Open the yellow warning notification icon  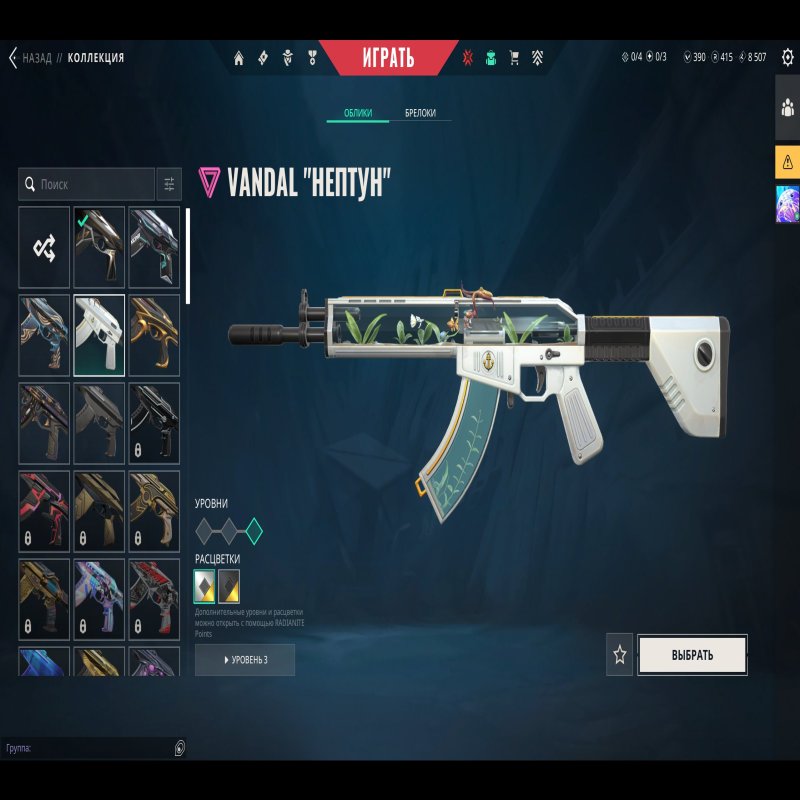coord(787,161)
